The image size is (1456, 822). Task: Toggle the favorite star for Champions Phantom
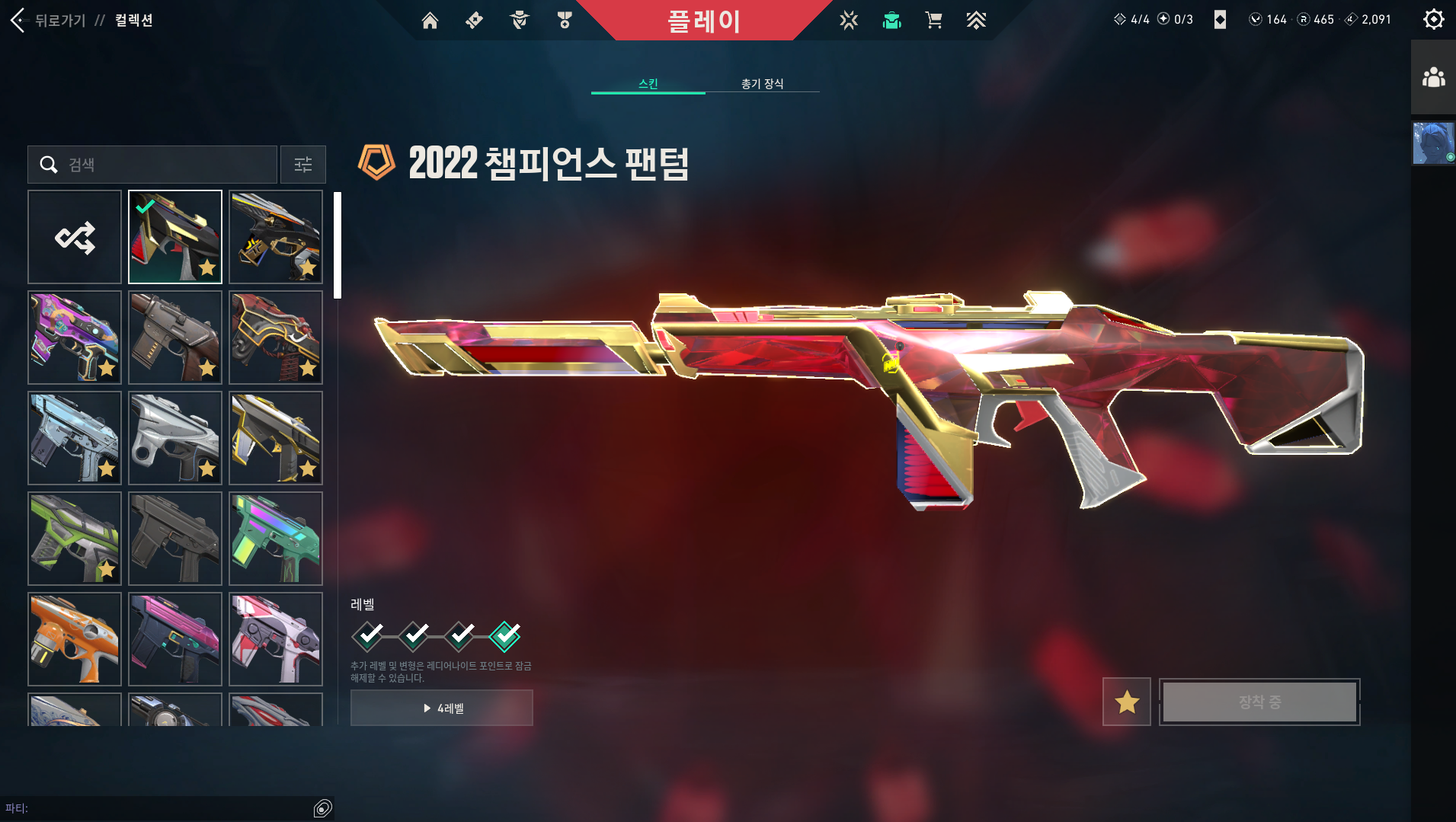[x=1127, y=702]
